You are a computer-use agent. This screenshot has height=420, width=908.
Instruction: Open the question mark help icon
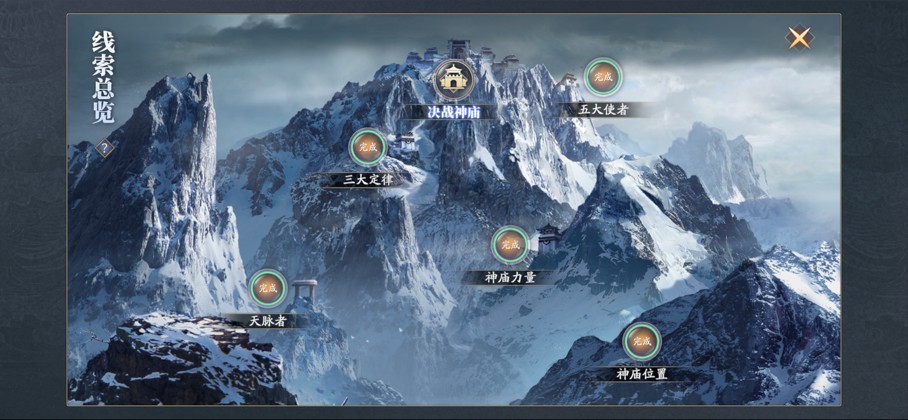104,149
